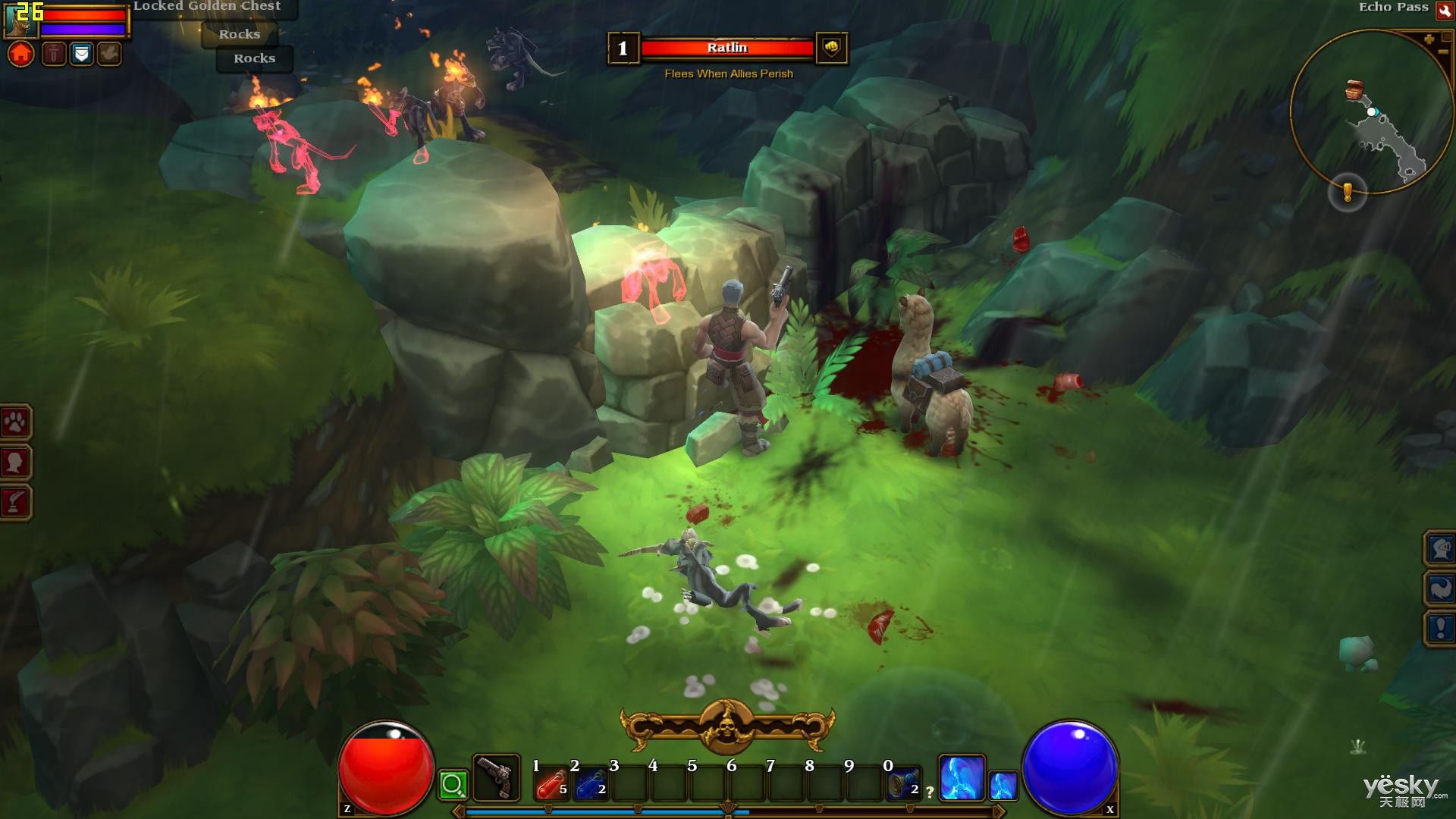The height and width of the screenshot is (819, 1456).
Task: Zoom in the minimap with plus button
Action: click(1429, 39)
